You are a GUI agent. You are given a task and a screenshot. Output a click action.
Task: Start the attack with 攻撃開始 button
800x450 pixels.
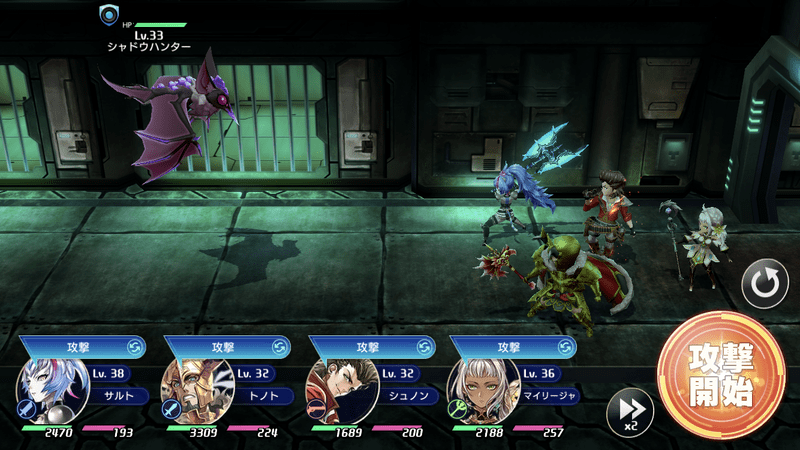tap(720, 375)
